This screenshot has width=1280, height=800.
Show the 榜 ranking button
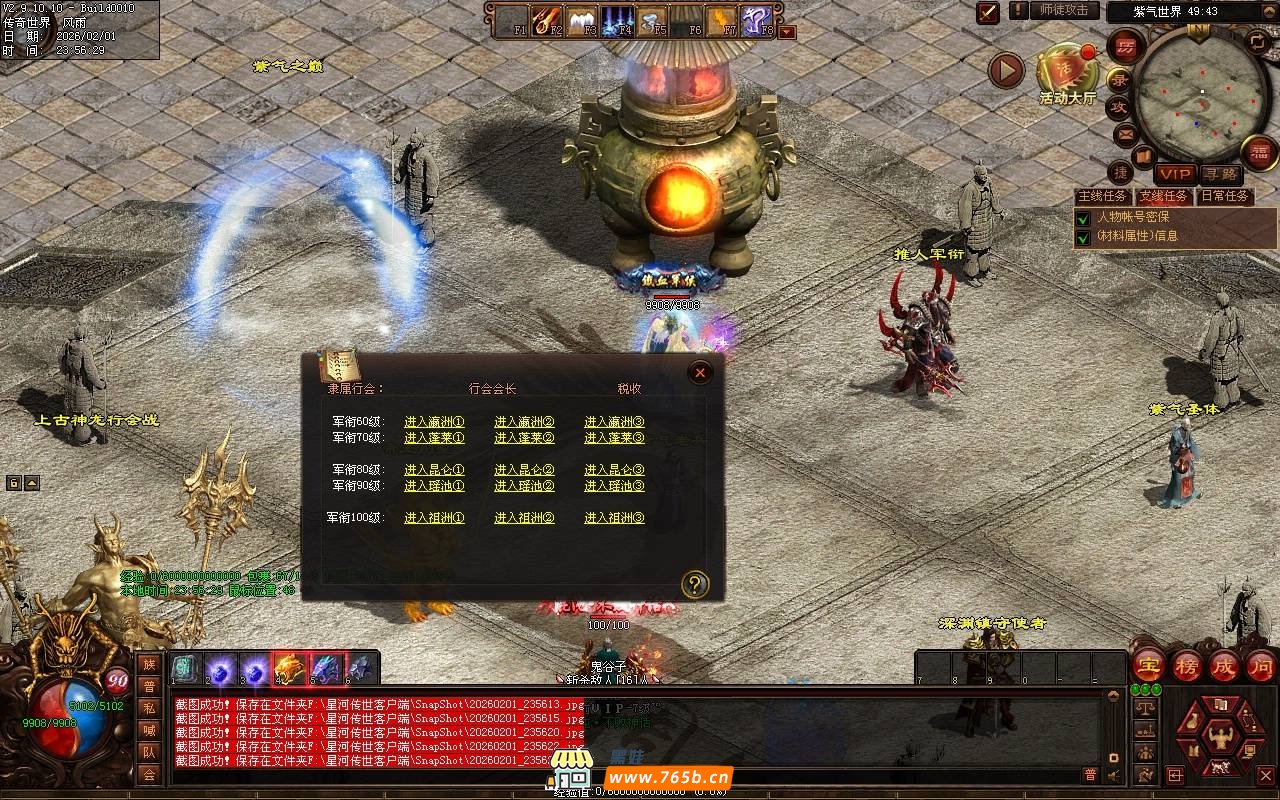(x=1187, y=666)
